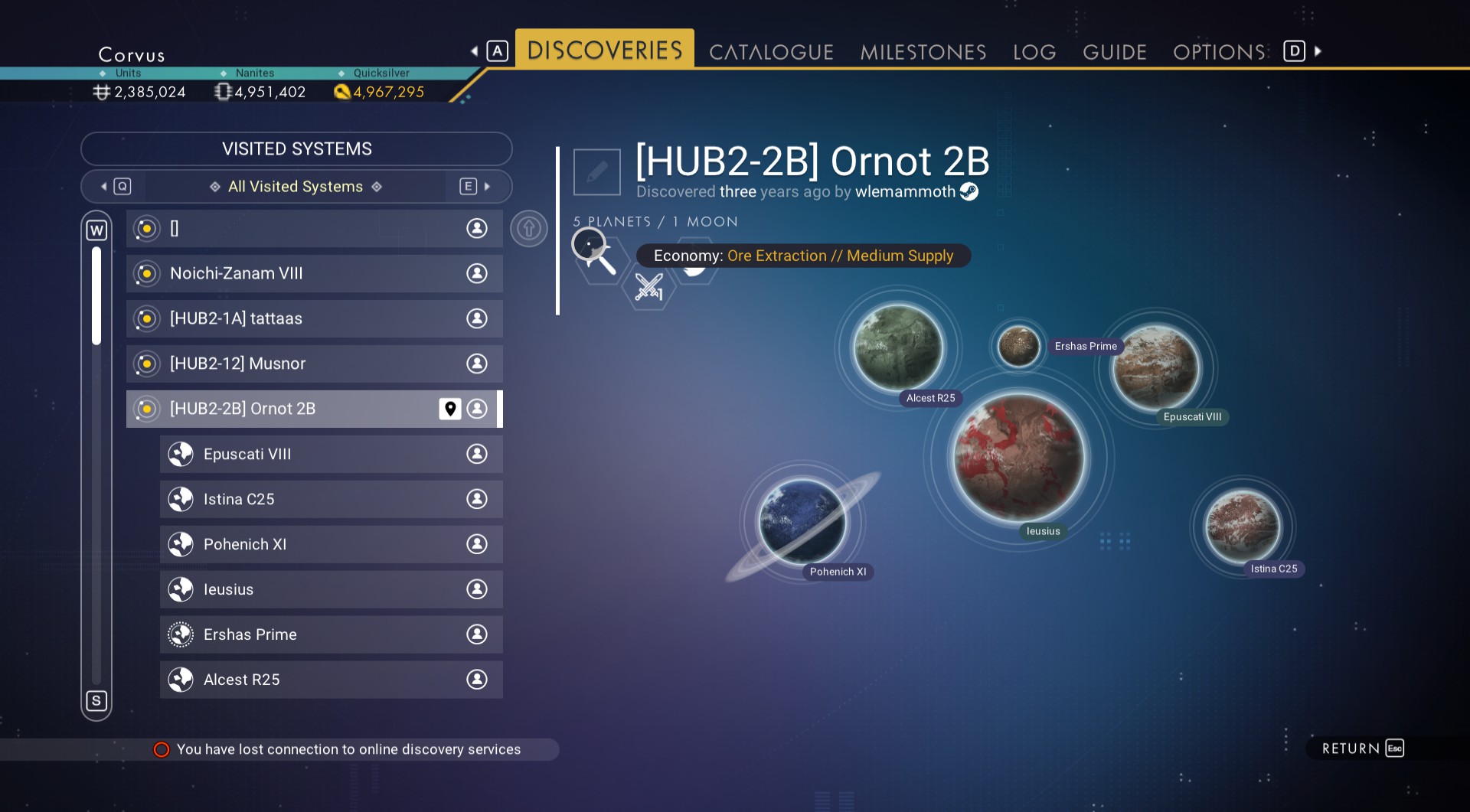
Task: Click the waypoint marker on Ornot 2B row
Action: [450, 409]
